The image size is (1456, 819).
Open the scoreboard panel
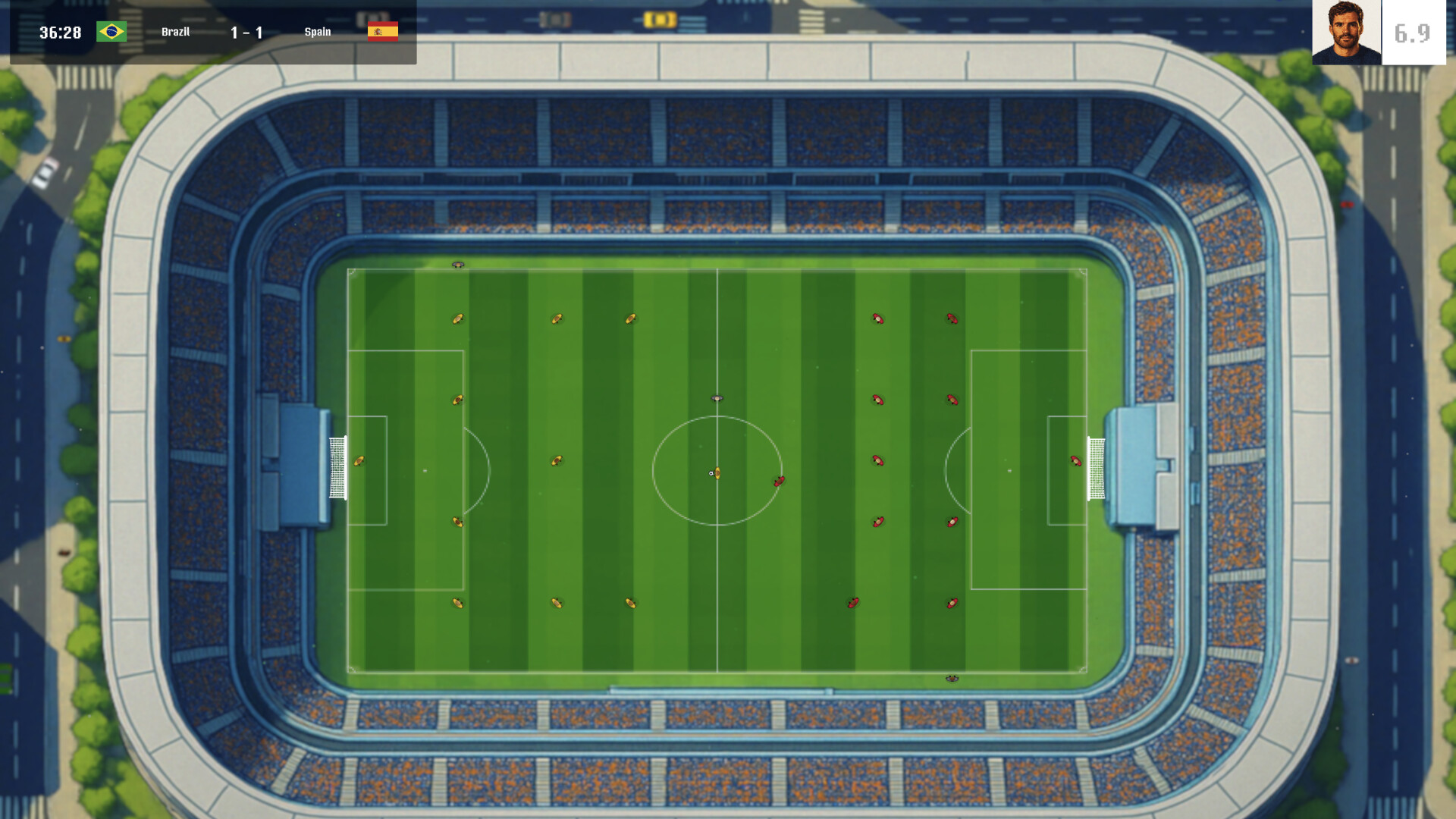(x=212, y=31)
